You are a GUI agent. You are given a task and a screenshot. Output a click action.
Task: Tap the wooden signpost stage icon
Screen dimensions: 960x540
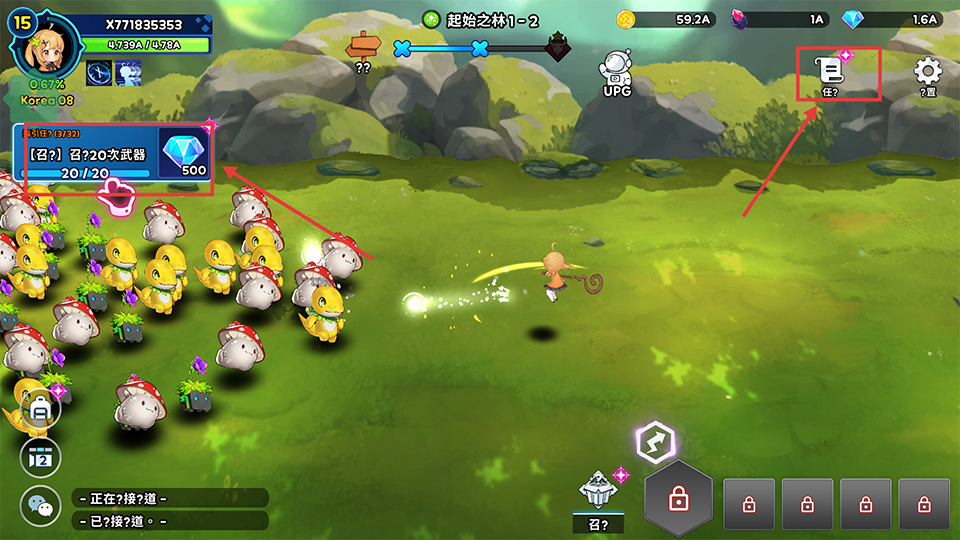(x=362, y=46)
